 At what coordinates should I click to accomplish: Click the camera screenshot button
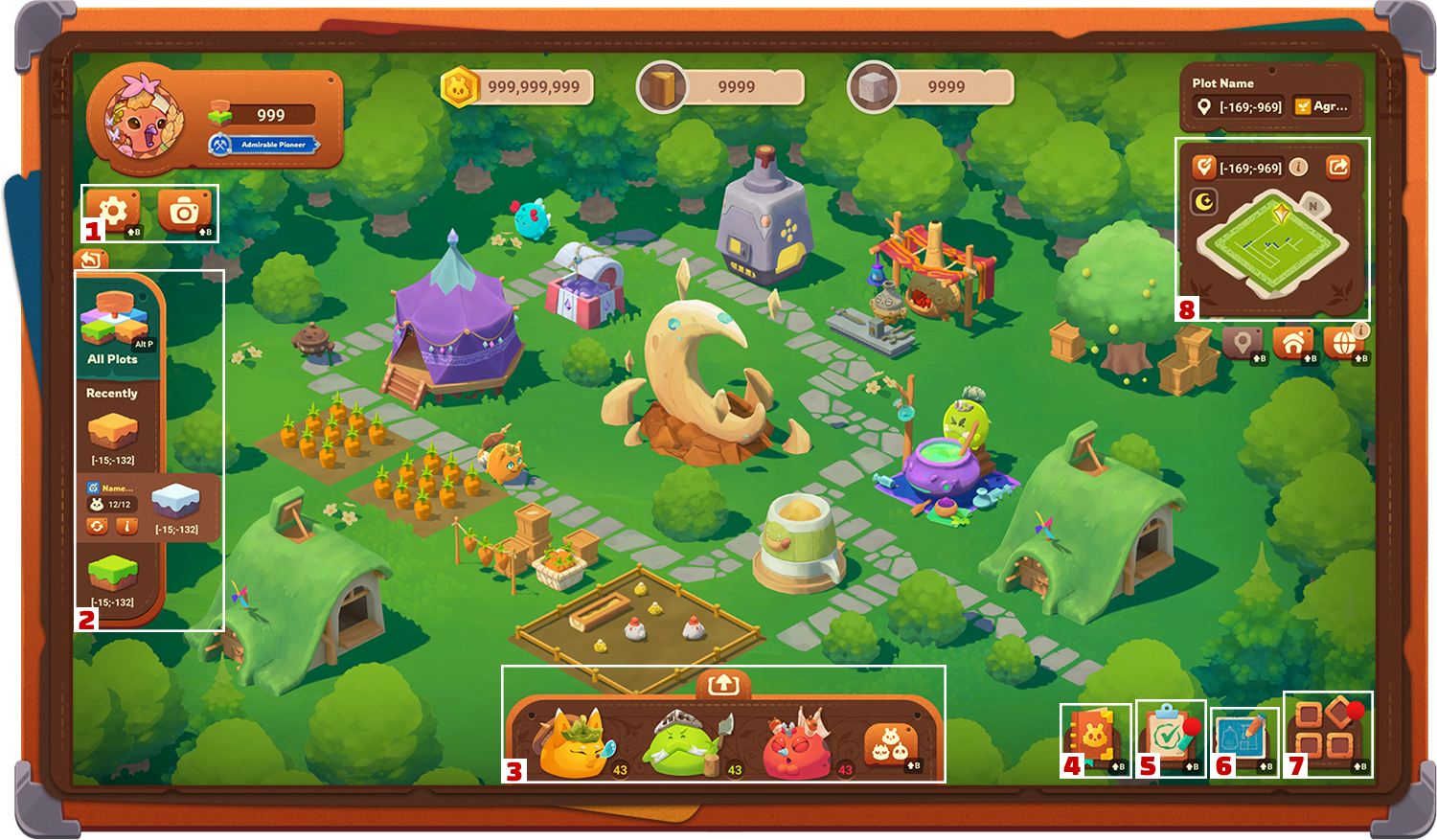(x=184, y=211)
